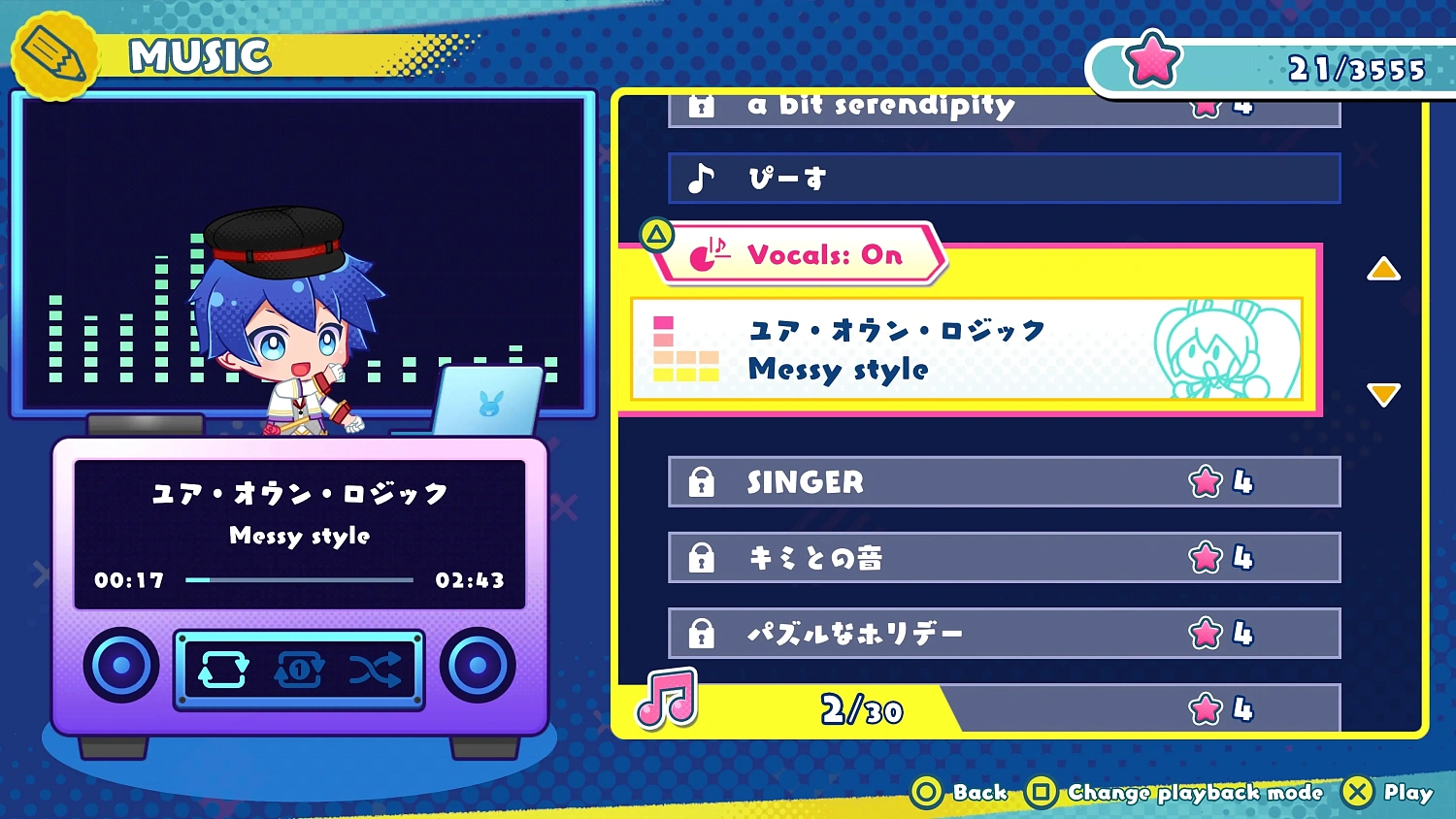
Task: Select the SINGER song entry
Action: [x=1000, y=481]
